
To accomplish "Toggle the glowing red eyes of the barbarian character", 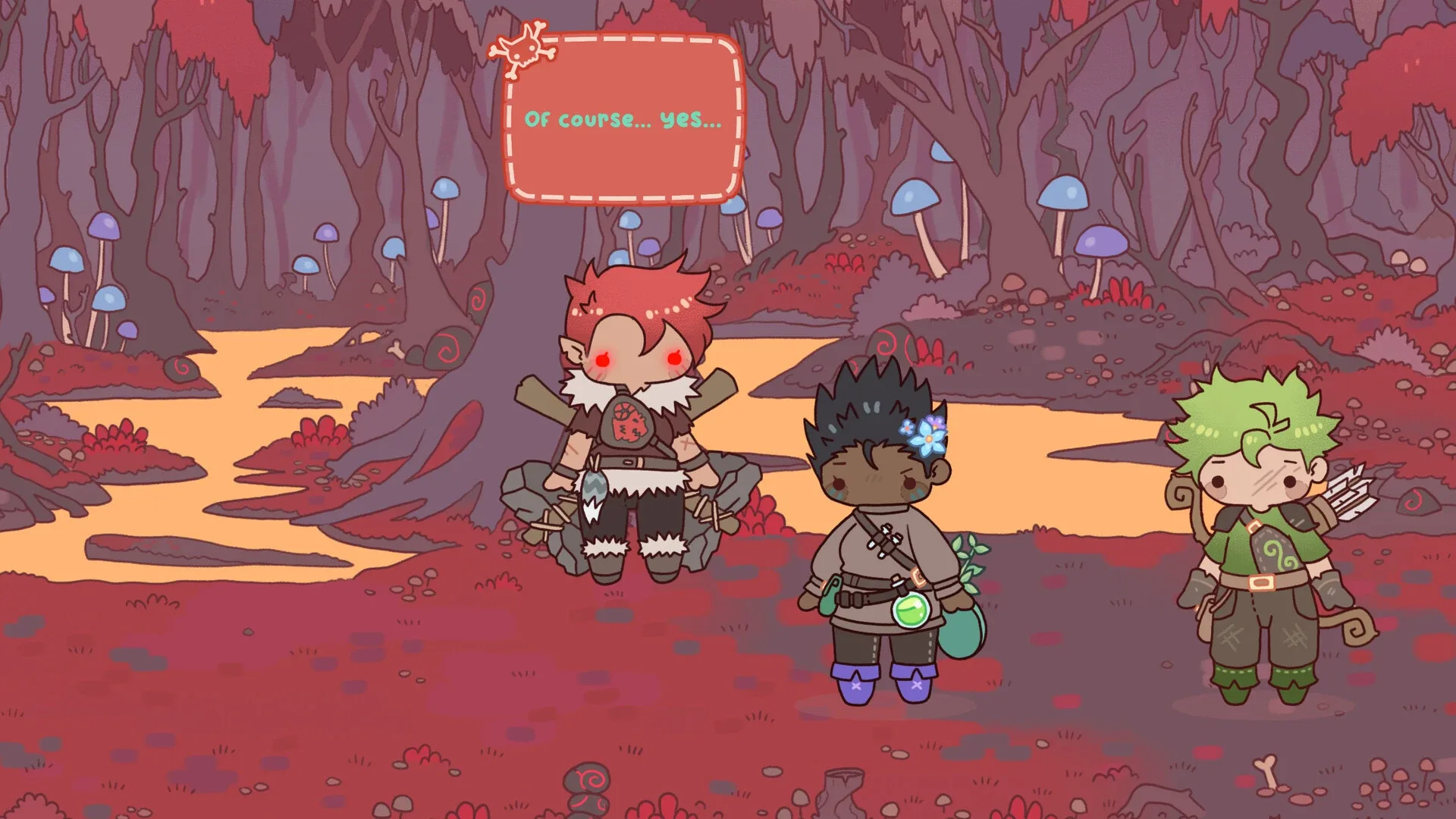I will [x=603, y=359].
